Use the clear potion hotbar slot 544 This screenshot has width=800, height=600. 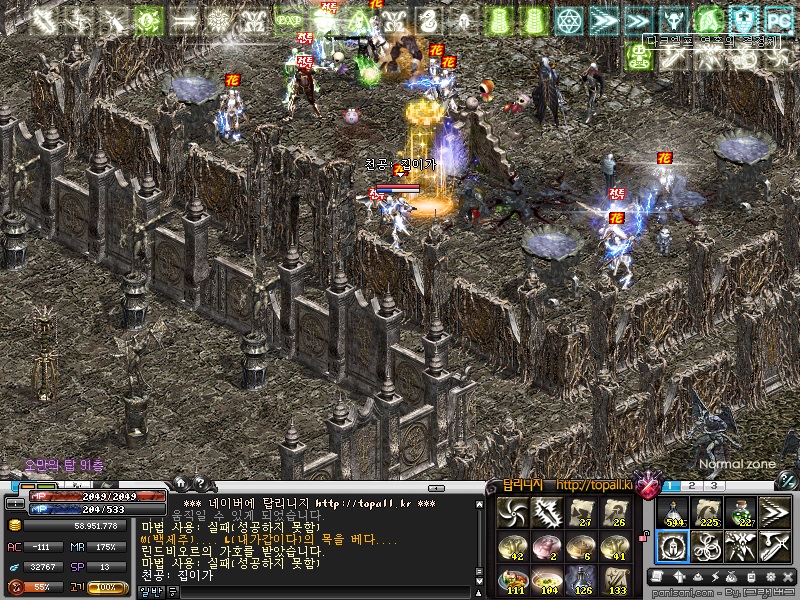[673, 514]
